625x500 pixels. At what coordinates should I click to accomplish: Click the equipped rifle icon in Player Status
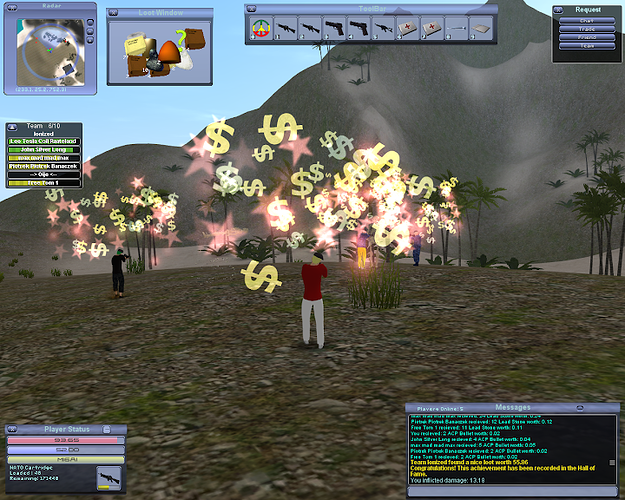(106, 478)
